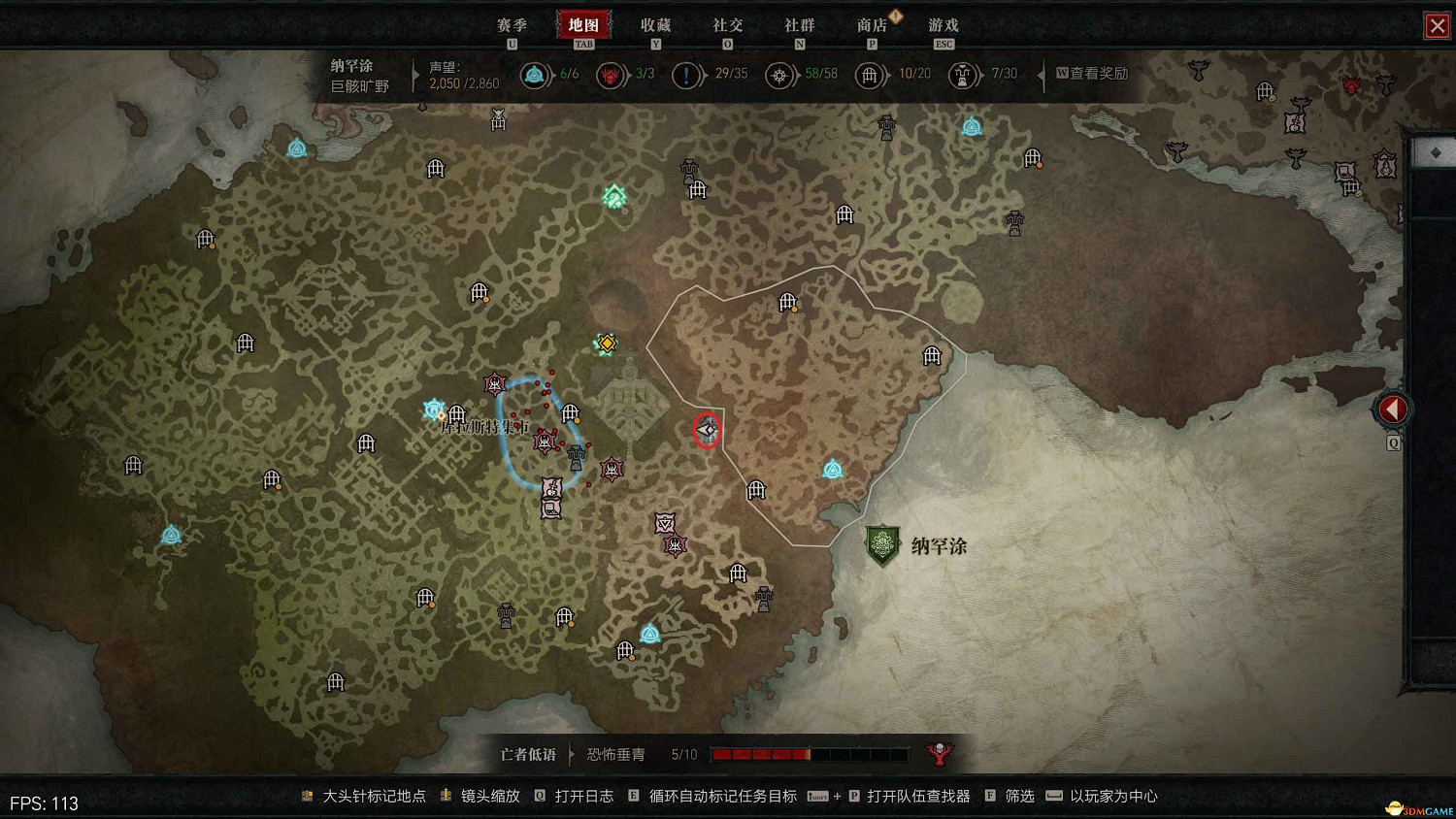Image resolution: width=1456 pixels, height=819 pixels.
Task: Expand the side panel arrow on the right edge
Action: point(1392,409)
